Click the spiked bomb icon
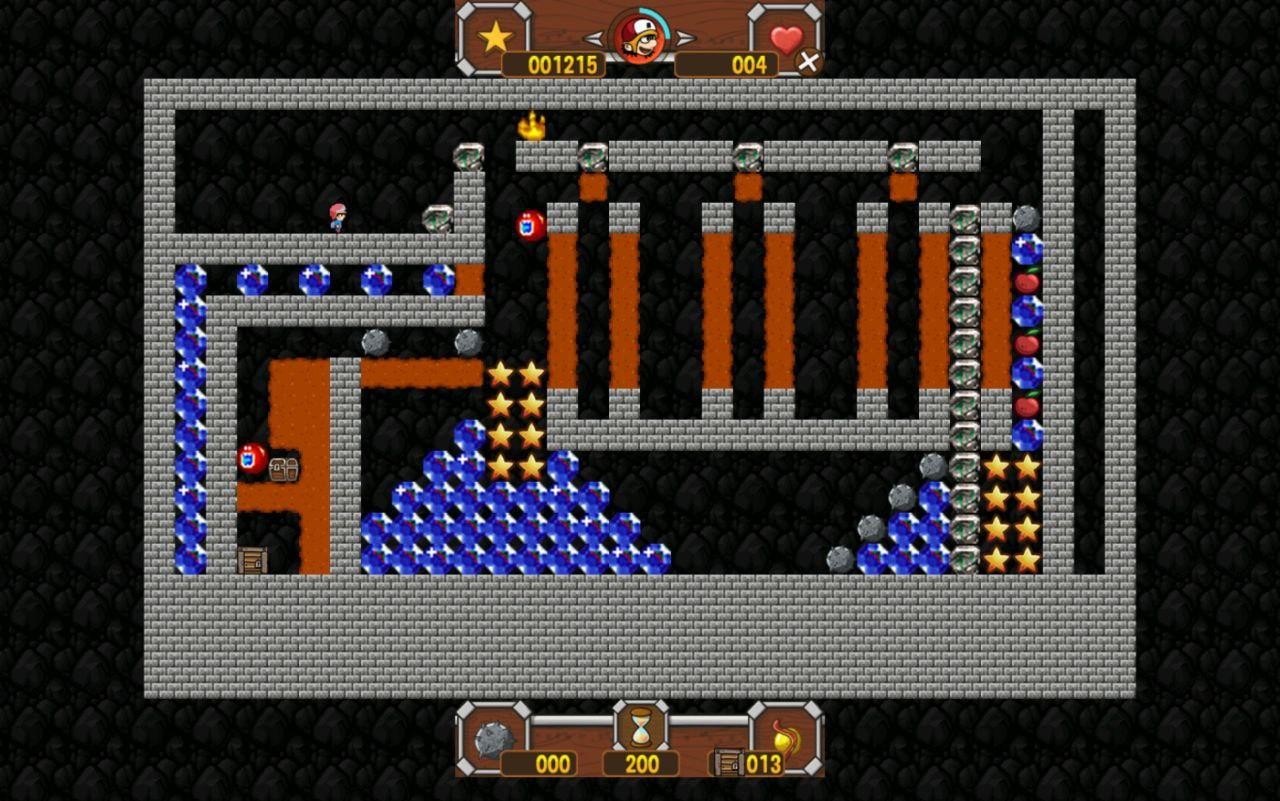 [493, 738]
